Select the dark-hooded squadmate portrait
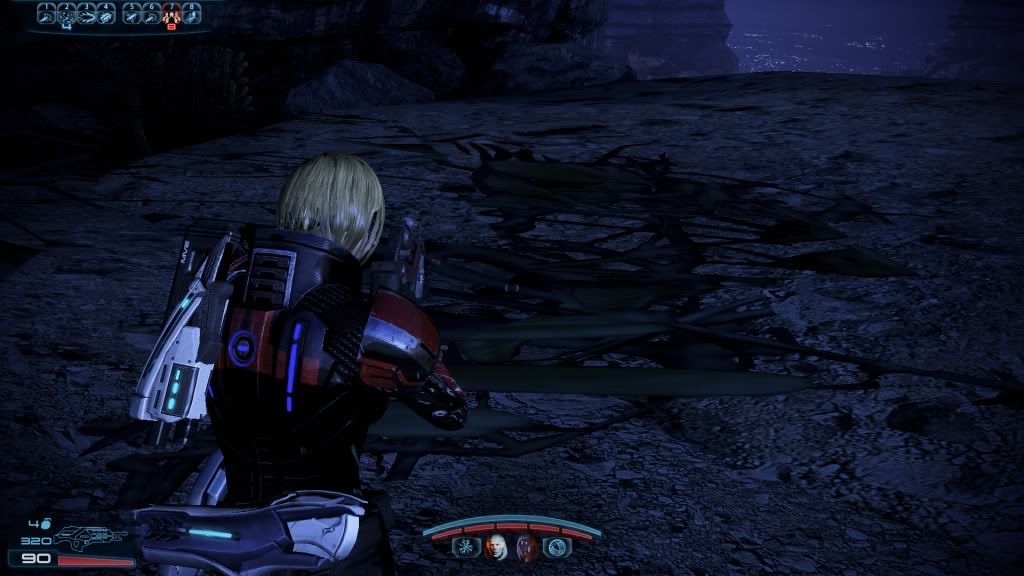 (526, 546)
